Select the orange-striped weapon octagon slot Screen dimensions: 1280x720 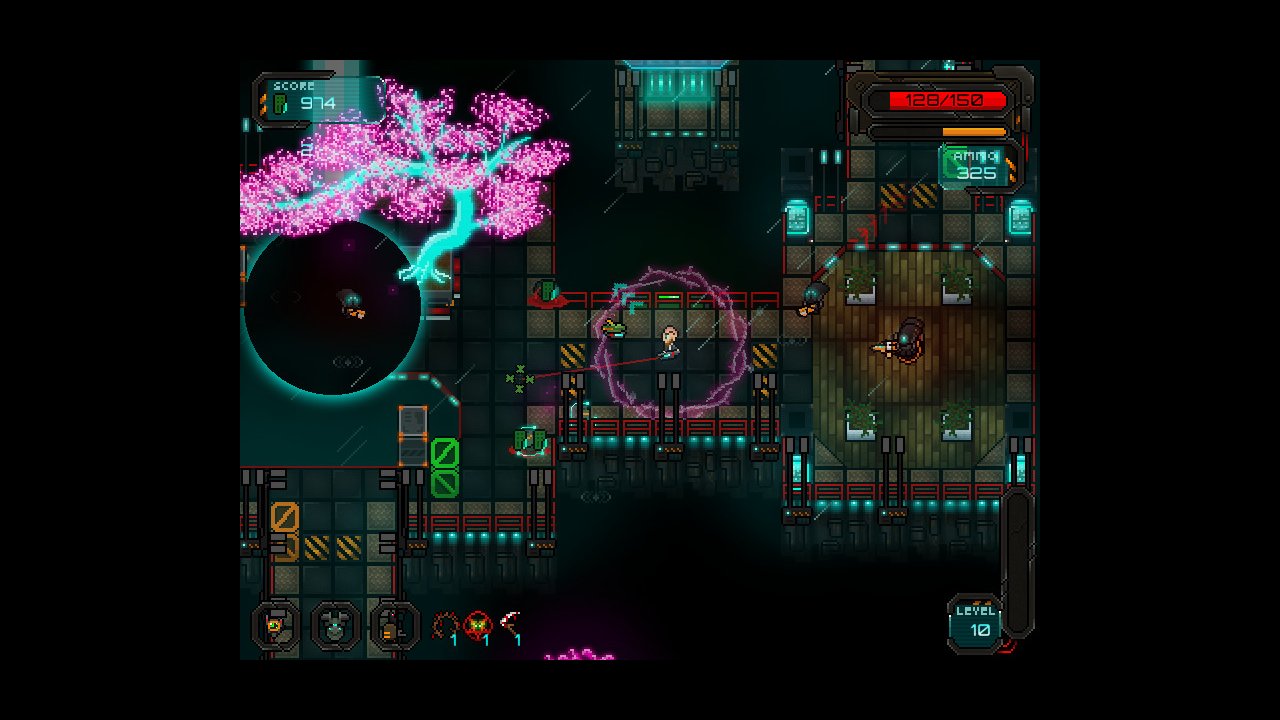pos(395,627)
